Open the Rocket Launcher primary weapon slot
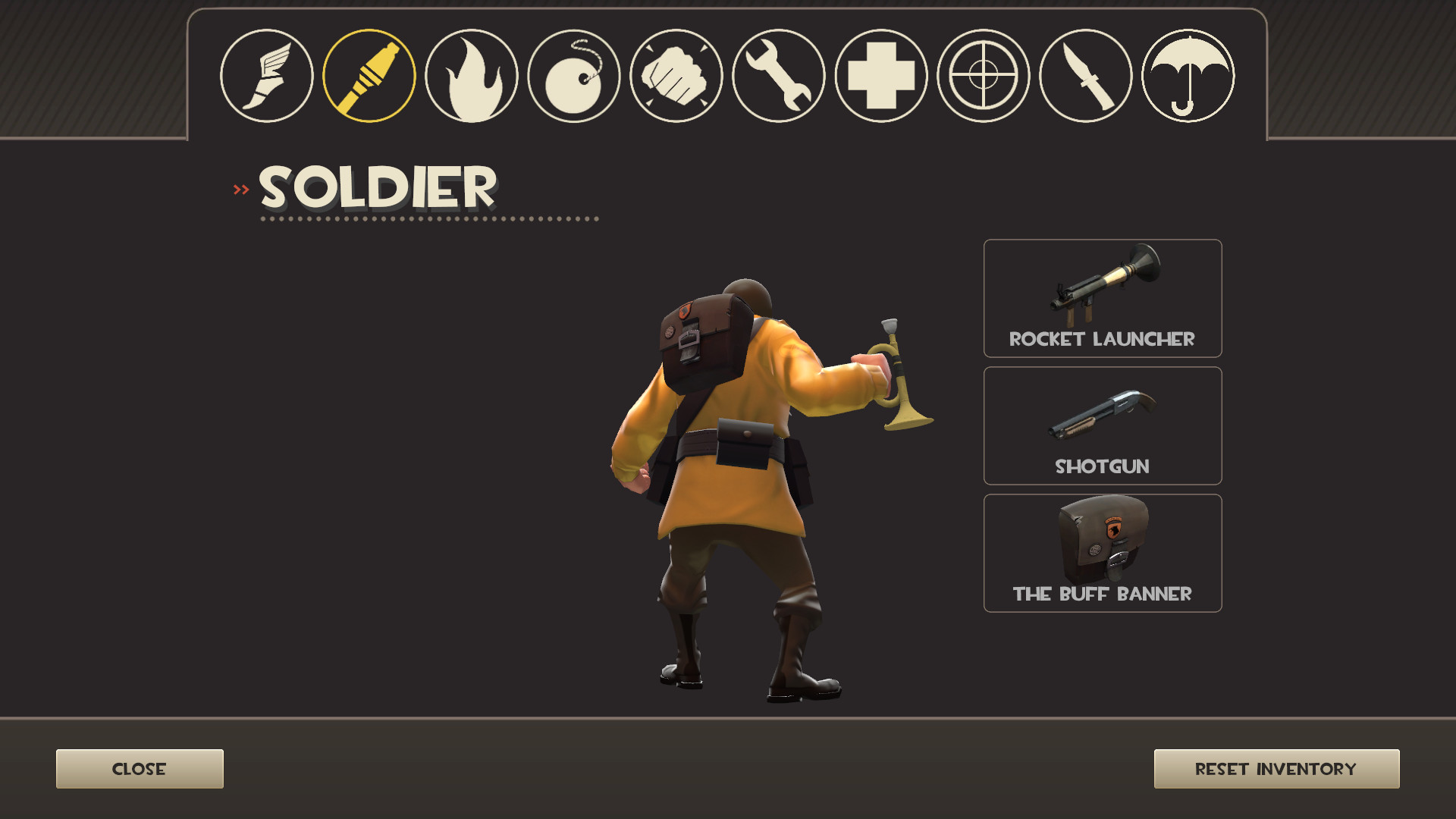 [x=1102, y=296]
